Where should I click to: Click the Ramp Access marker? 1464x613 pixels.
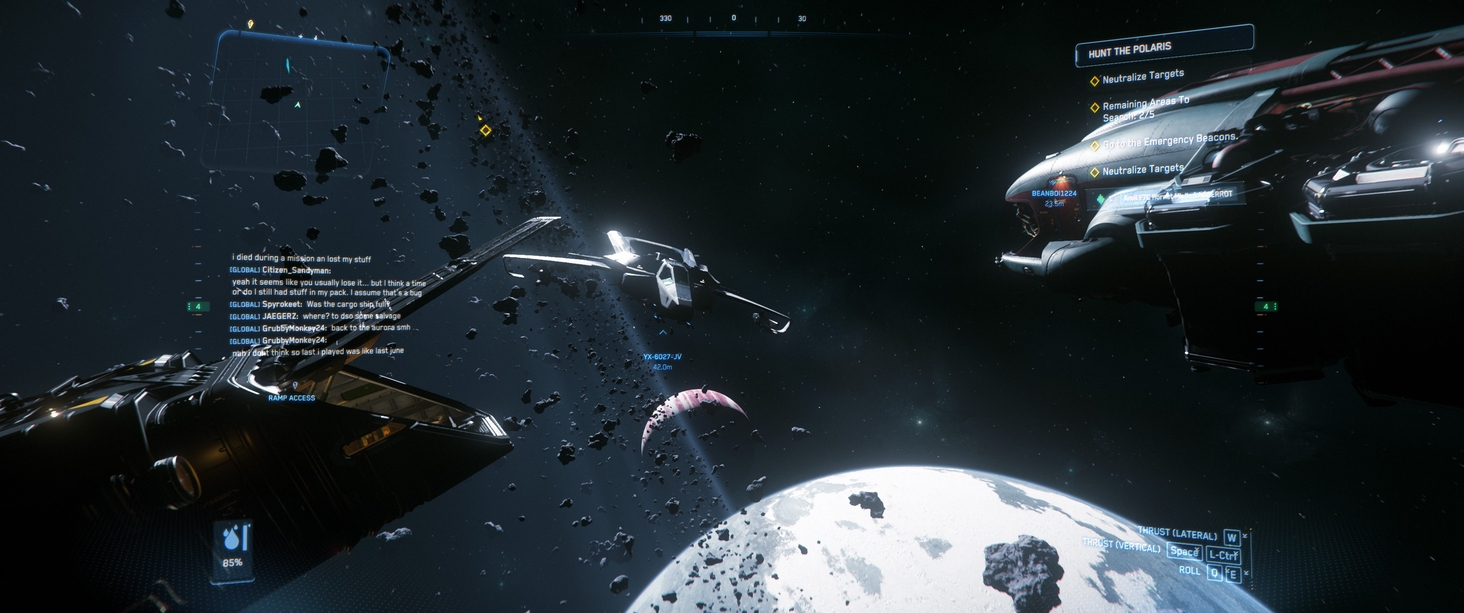coord(292,397)
